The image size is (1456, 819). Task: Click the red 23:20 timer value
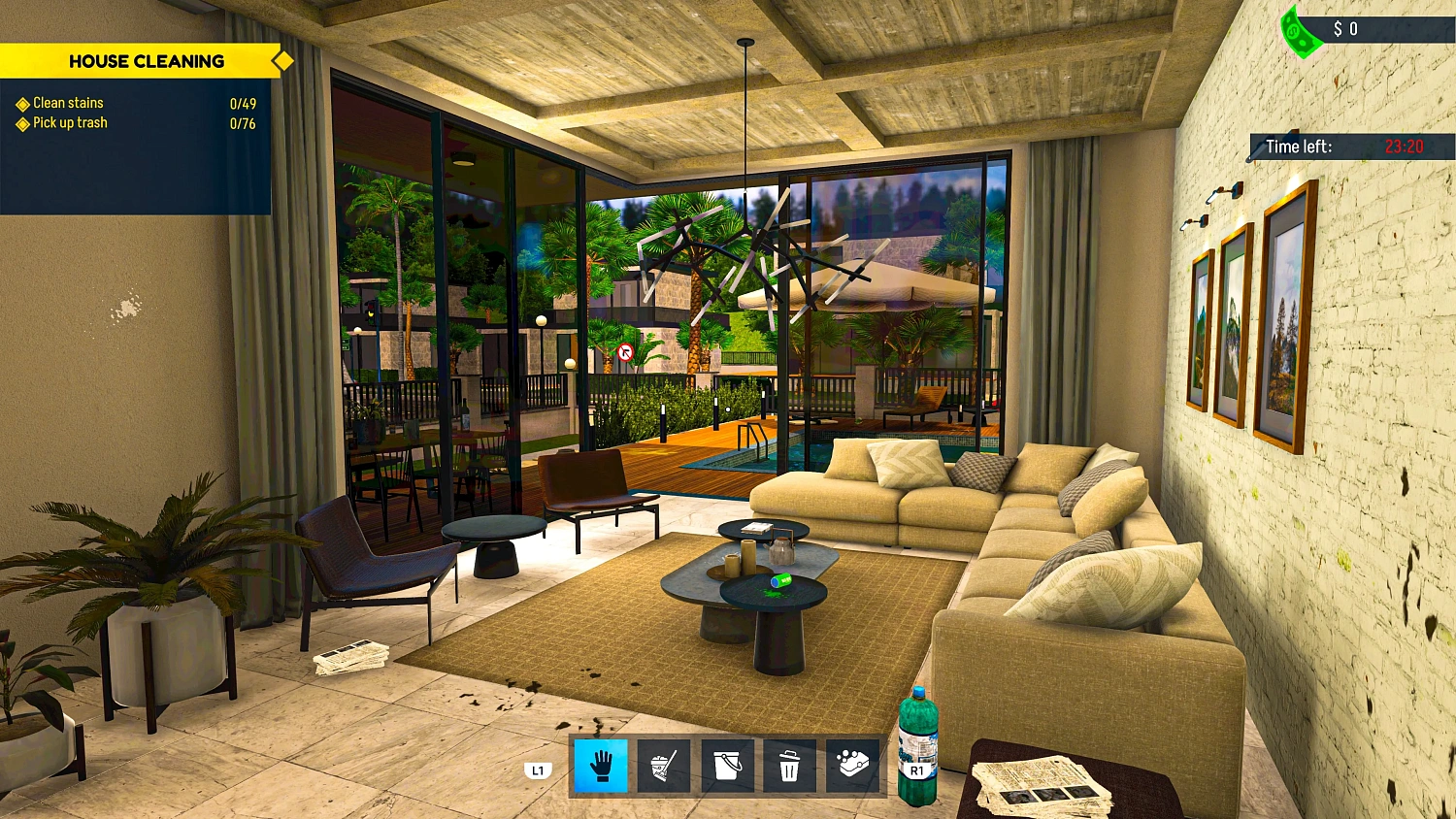[x=1404, y=147]
